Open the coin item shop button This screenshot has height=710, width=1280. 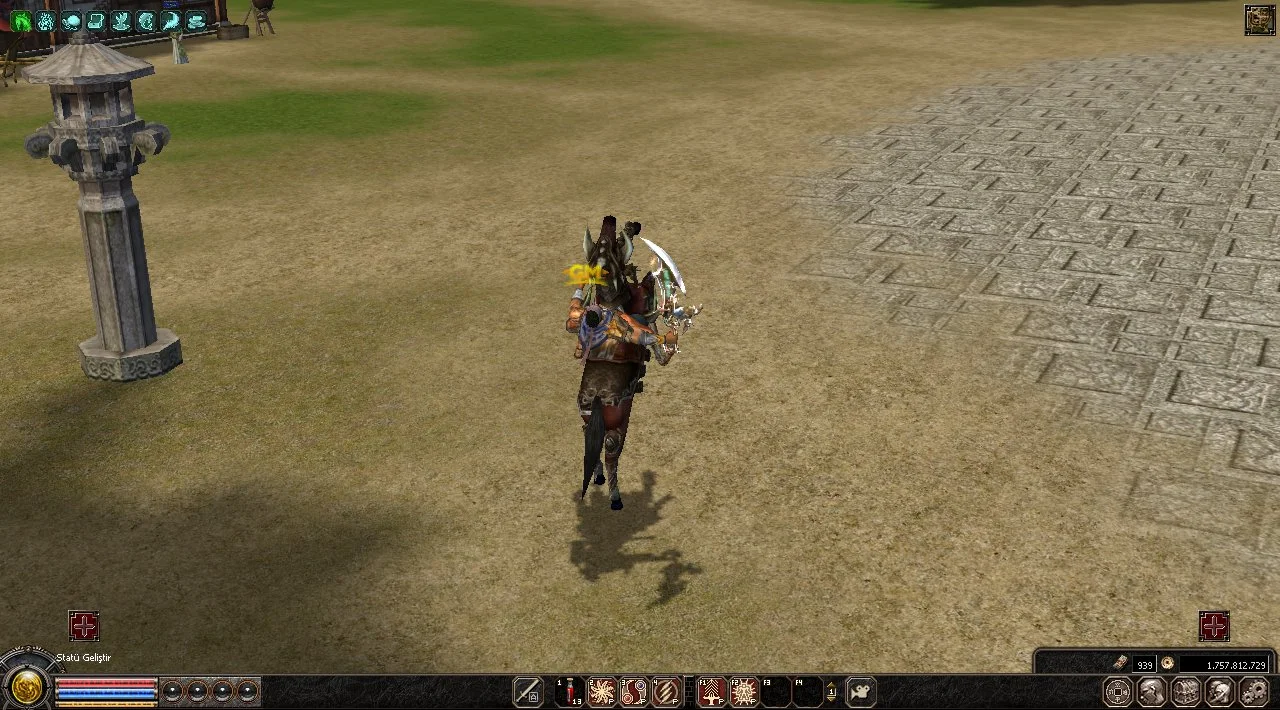[x=1118, y=691]
